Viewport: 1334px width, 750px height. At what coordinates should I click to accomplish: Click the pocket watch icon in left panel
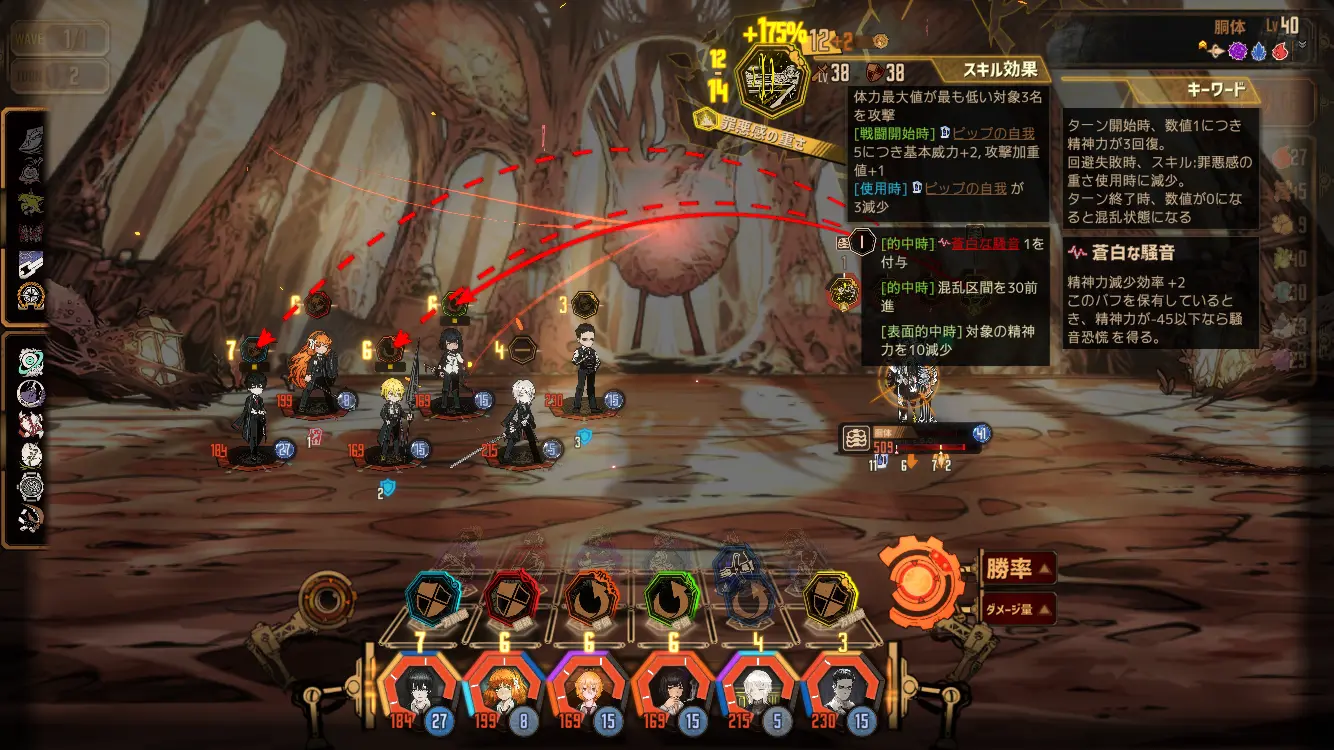31,487
